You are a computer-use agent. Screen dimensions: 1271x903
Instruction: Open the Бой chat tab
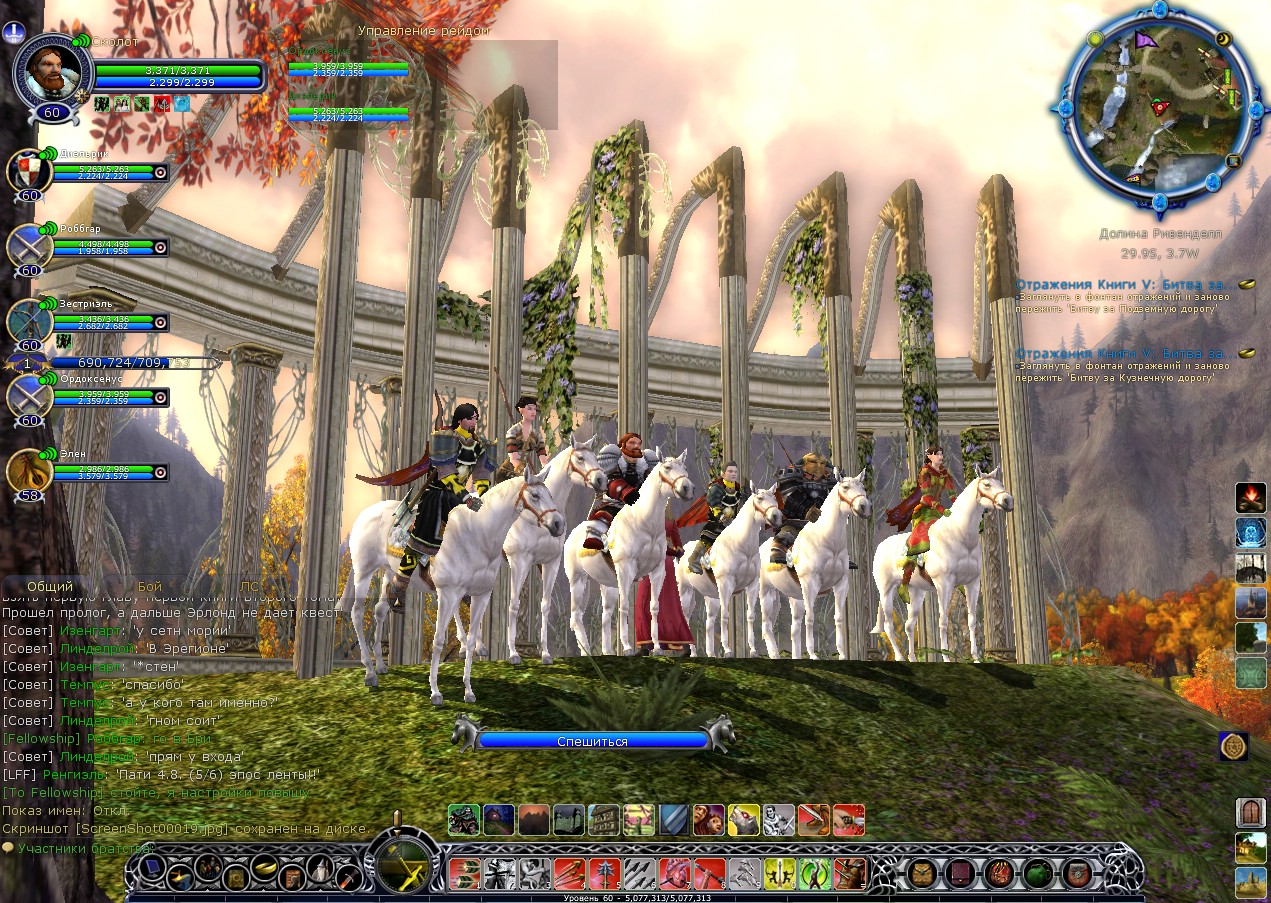(150, 587)
